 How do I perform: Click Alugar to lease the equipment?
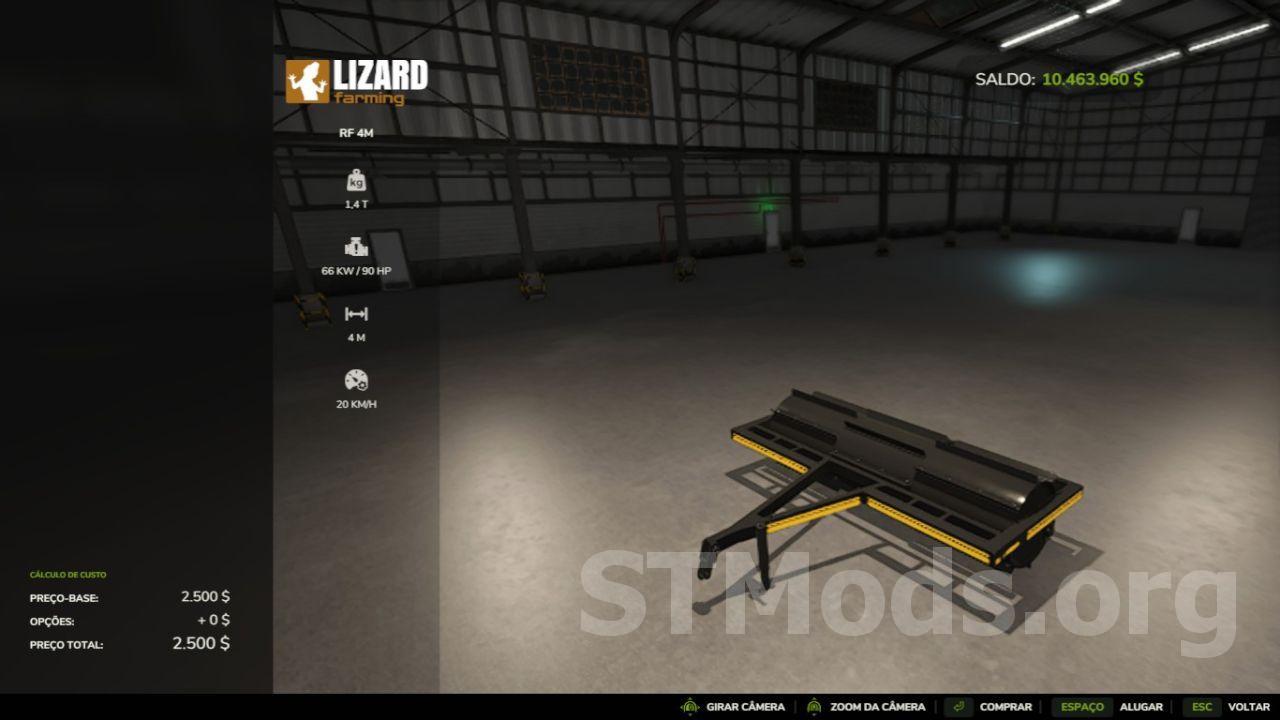(x=1143, y=706)
